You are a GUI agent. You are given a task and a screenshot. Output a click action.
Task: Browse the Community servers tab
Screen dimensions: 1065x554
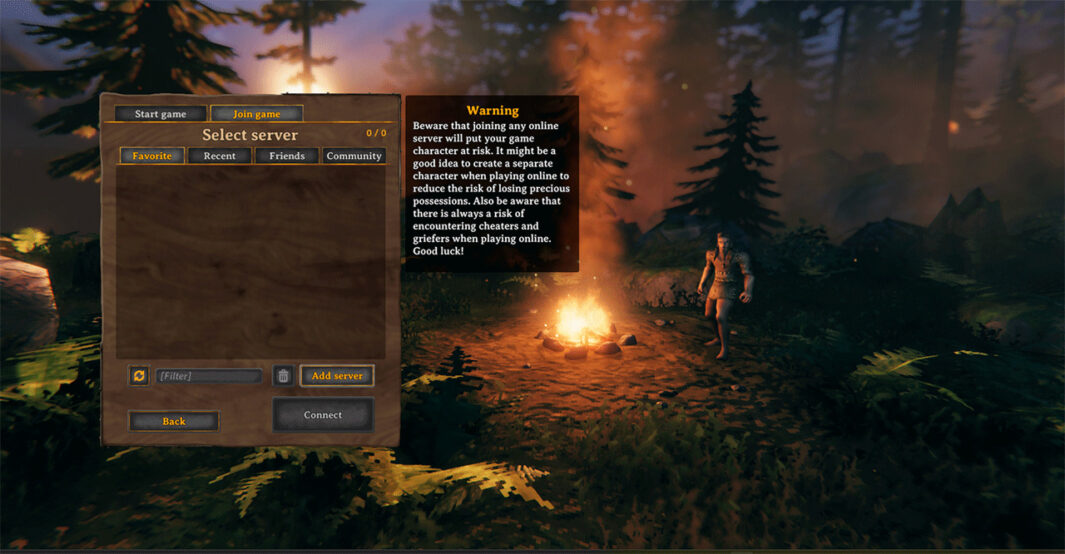tap(354, 156)
